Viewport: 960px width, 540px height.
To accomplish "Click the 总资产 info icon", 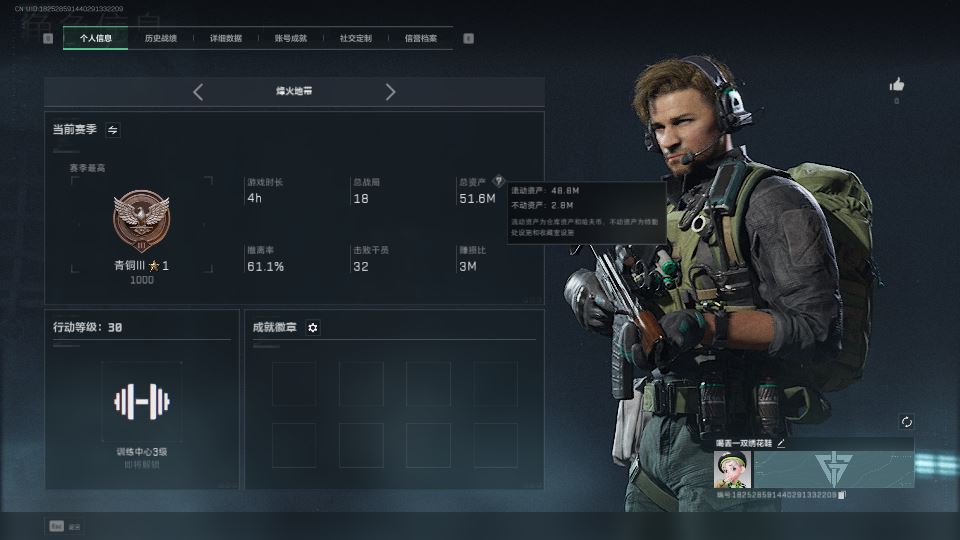I will 498,181.
